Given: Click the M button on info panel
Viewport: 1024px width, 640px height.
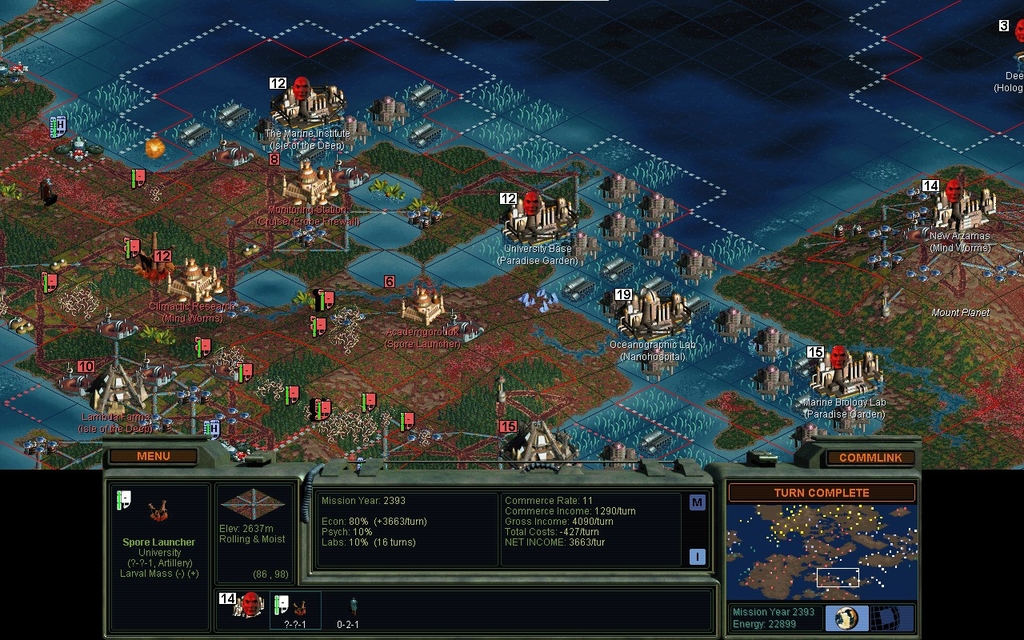Looking at the screenshot, I should [x=697, y=503].
